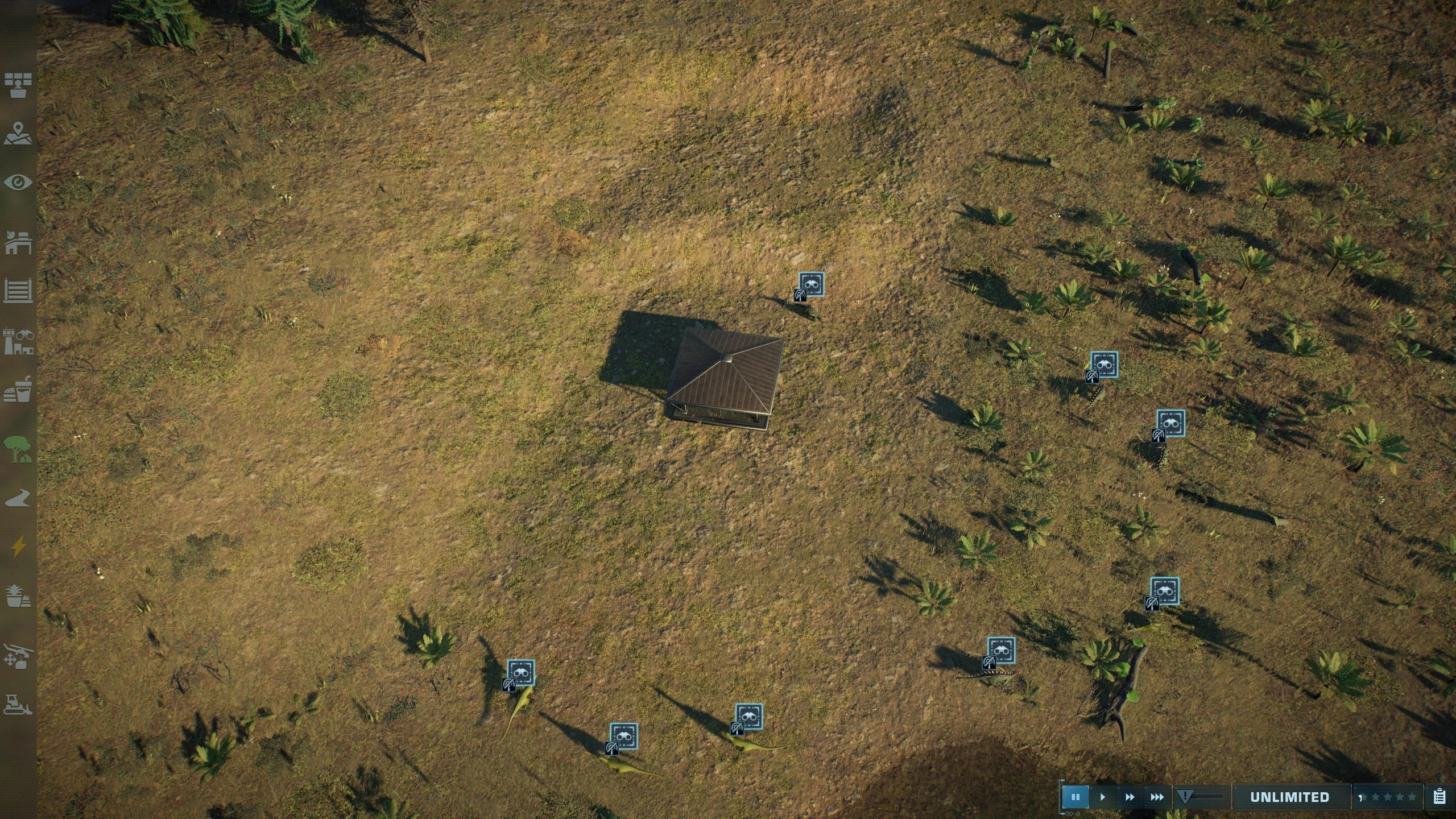Set game speed to double fast-forward
The height and width of the screenshot is (819, 1456).
1130,797
